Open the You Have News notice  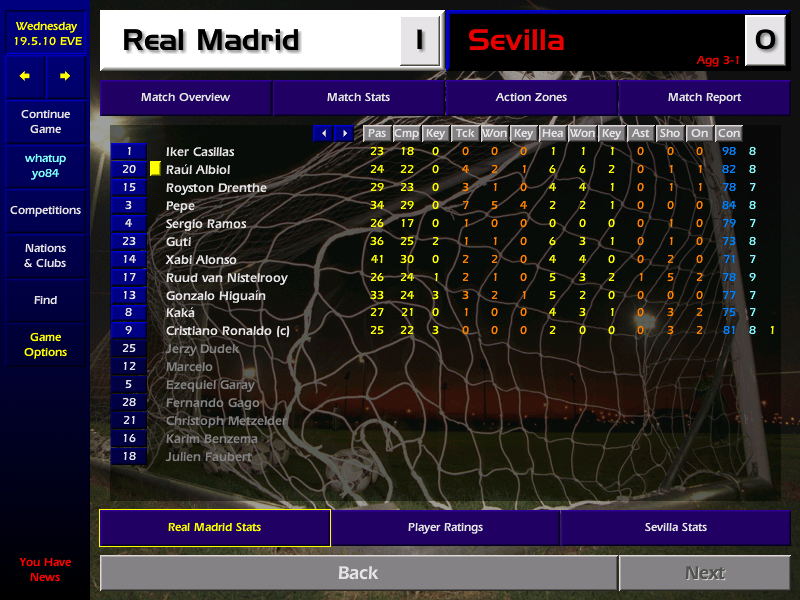45,569
